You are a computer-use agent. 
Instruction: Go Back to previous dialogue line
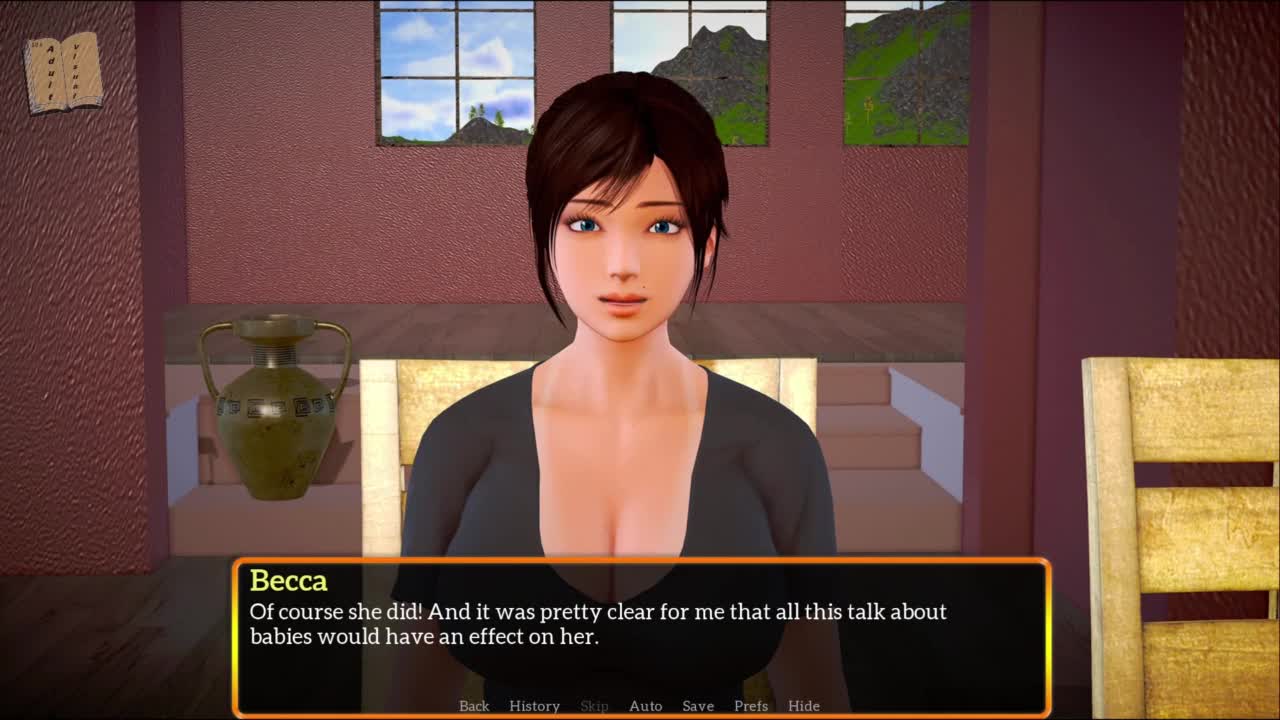pos(474,706)
